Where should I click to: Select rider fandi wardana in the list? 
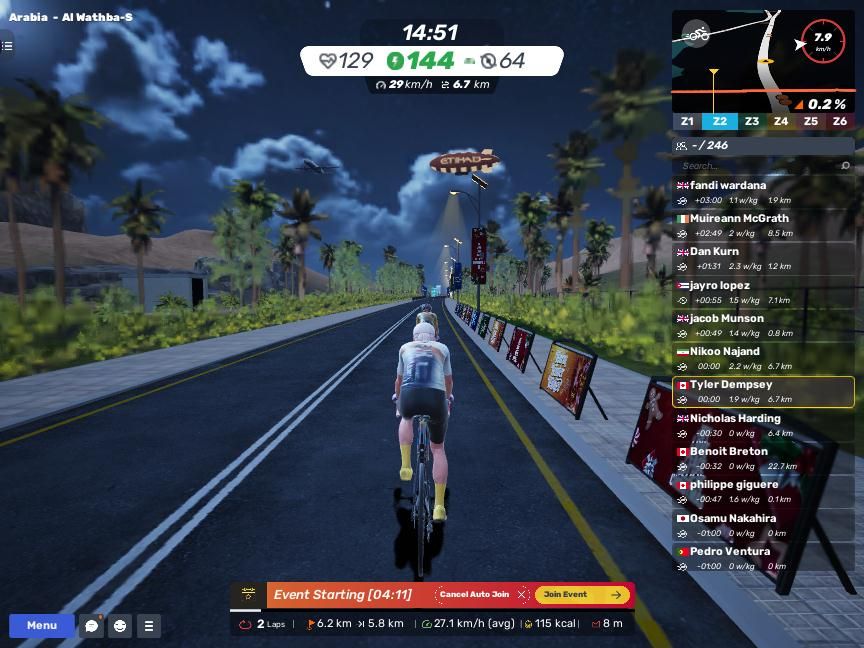(763, 192)
